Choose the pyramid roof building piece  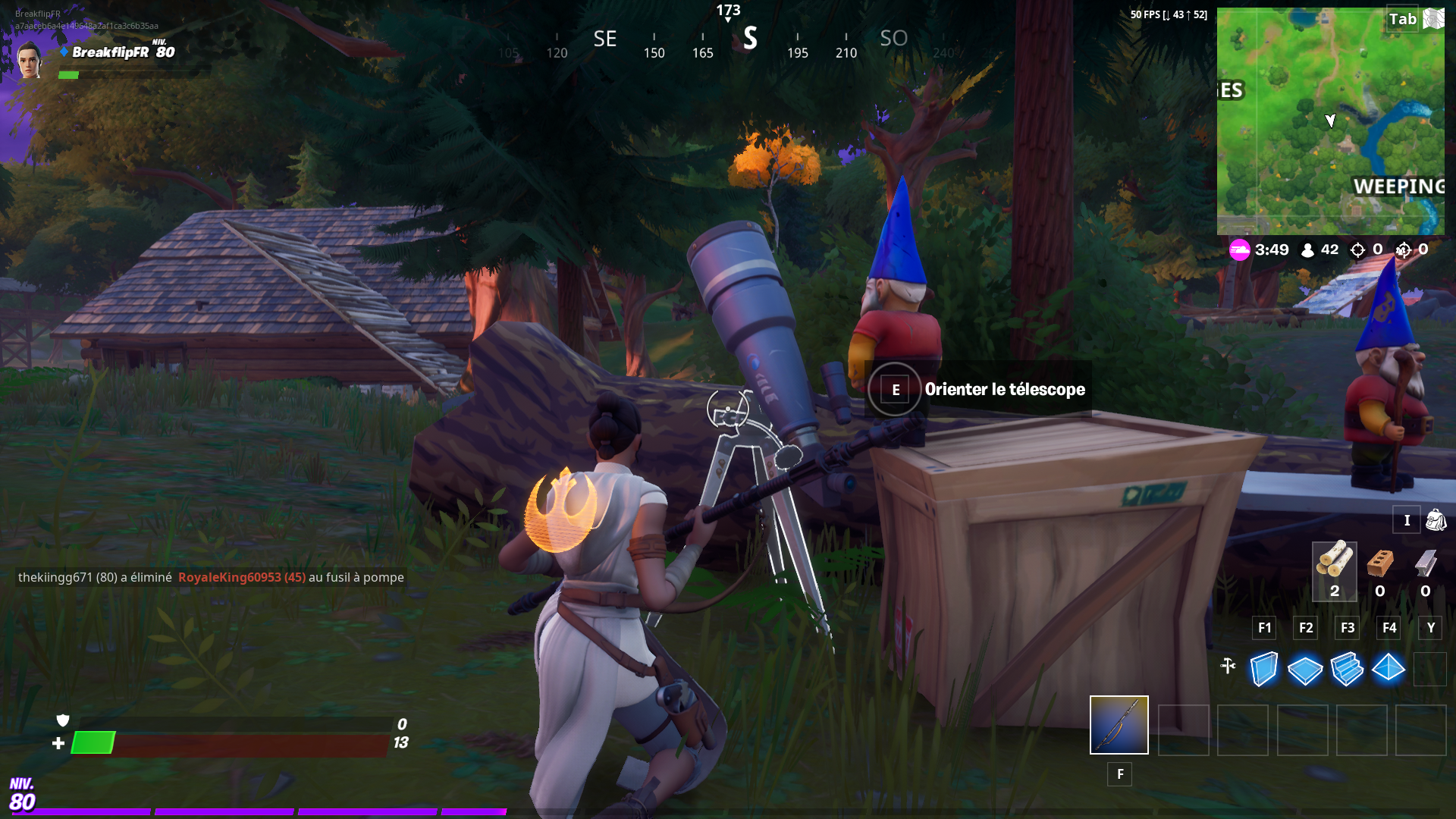[x=1389, y=669]
